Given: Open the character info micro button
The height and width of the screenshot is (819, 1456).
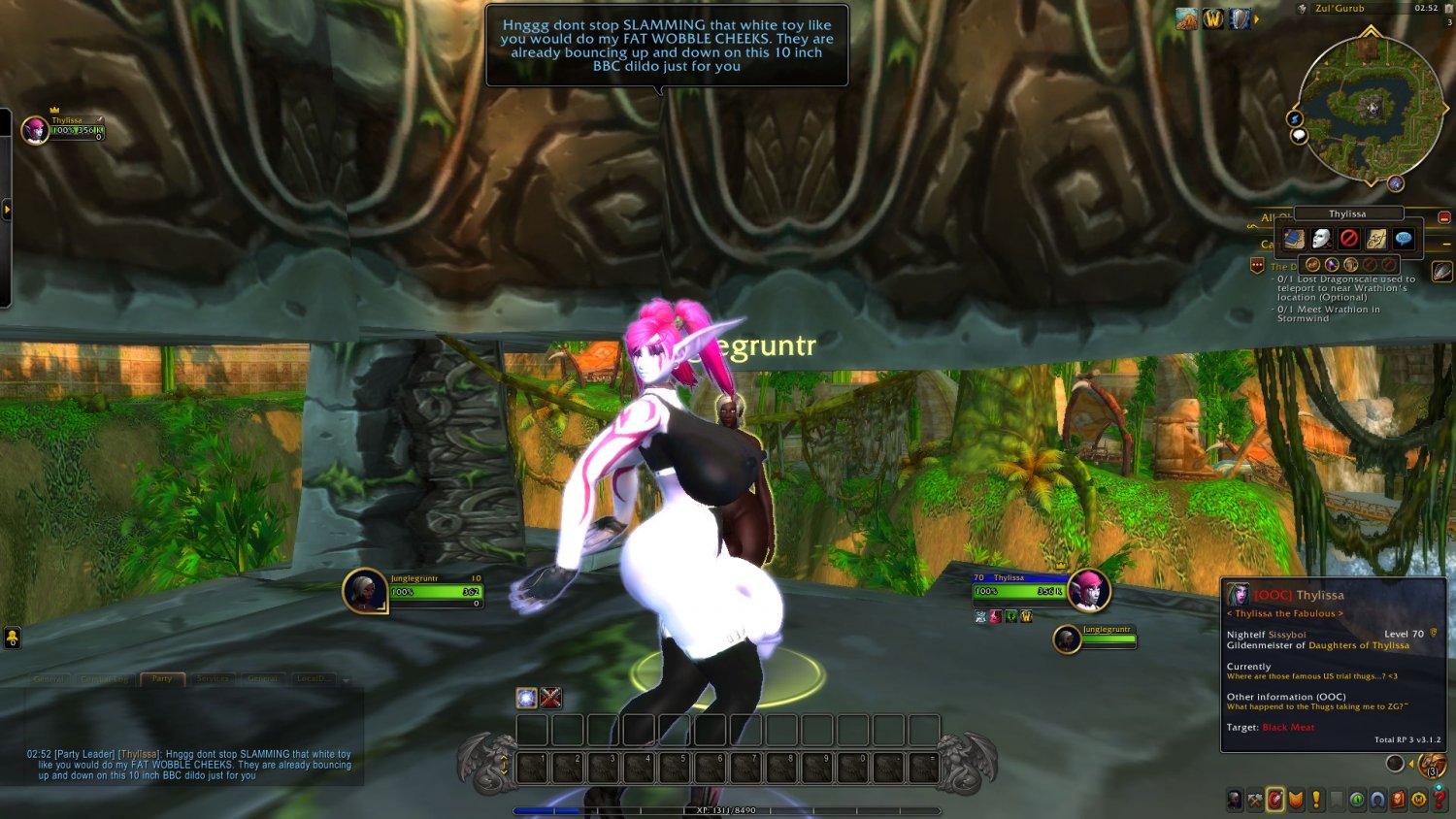Looking at the screenshot, I should (1234, 800).
